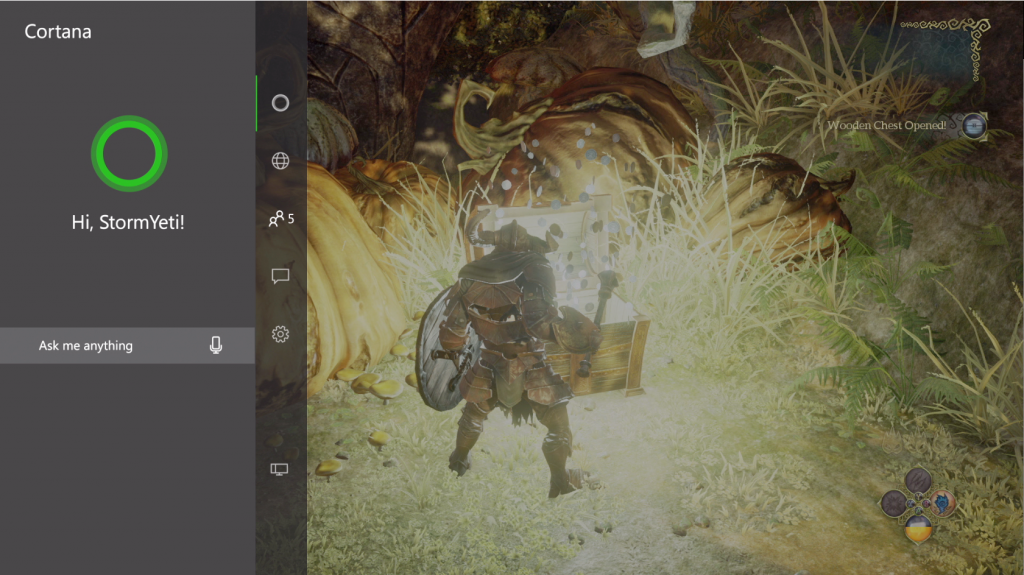Pick the greyed-out starburst ability slot
The width and height of the screenshot is (1024, 575).
(x=894, y=503)
